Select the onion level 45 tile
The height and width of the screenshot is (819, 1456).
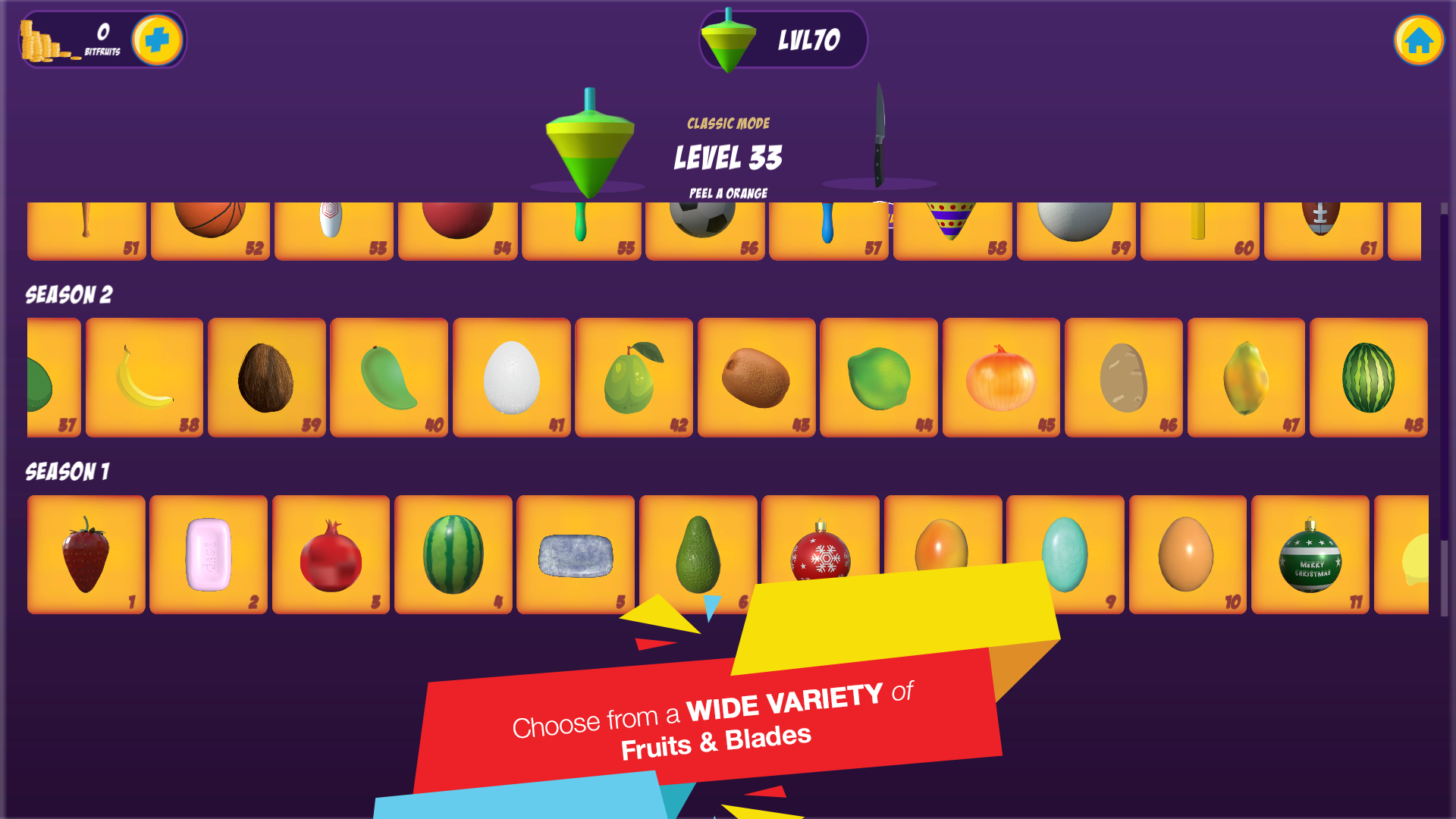(x=1001, y=378)
